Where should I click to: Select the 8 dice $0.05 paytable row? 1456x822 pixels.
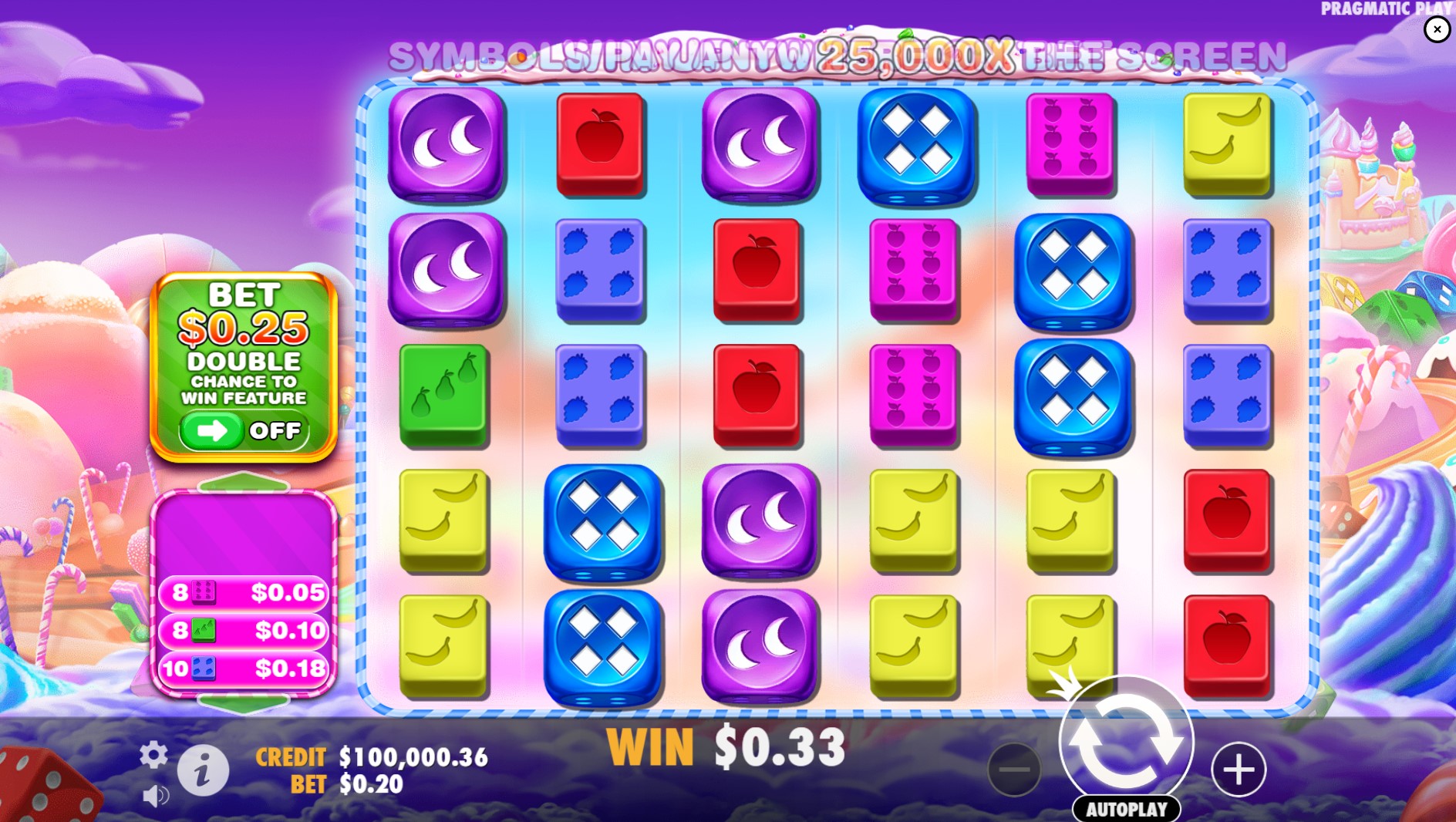click(243, 593)
